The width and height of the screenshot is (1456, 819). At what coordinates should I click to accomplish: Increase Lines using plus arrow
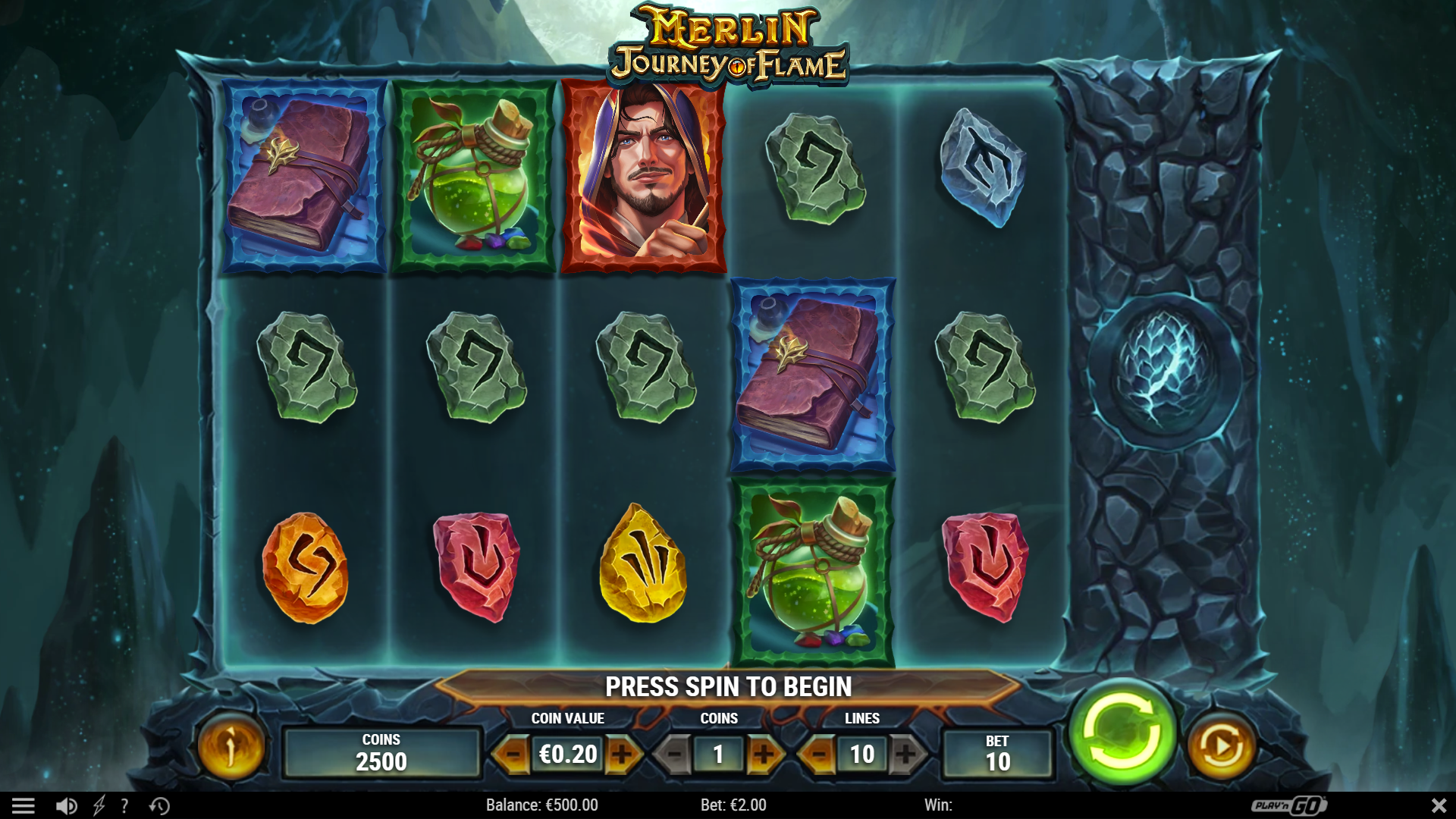(907, 755)
